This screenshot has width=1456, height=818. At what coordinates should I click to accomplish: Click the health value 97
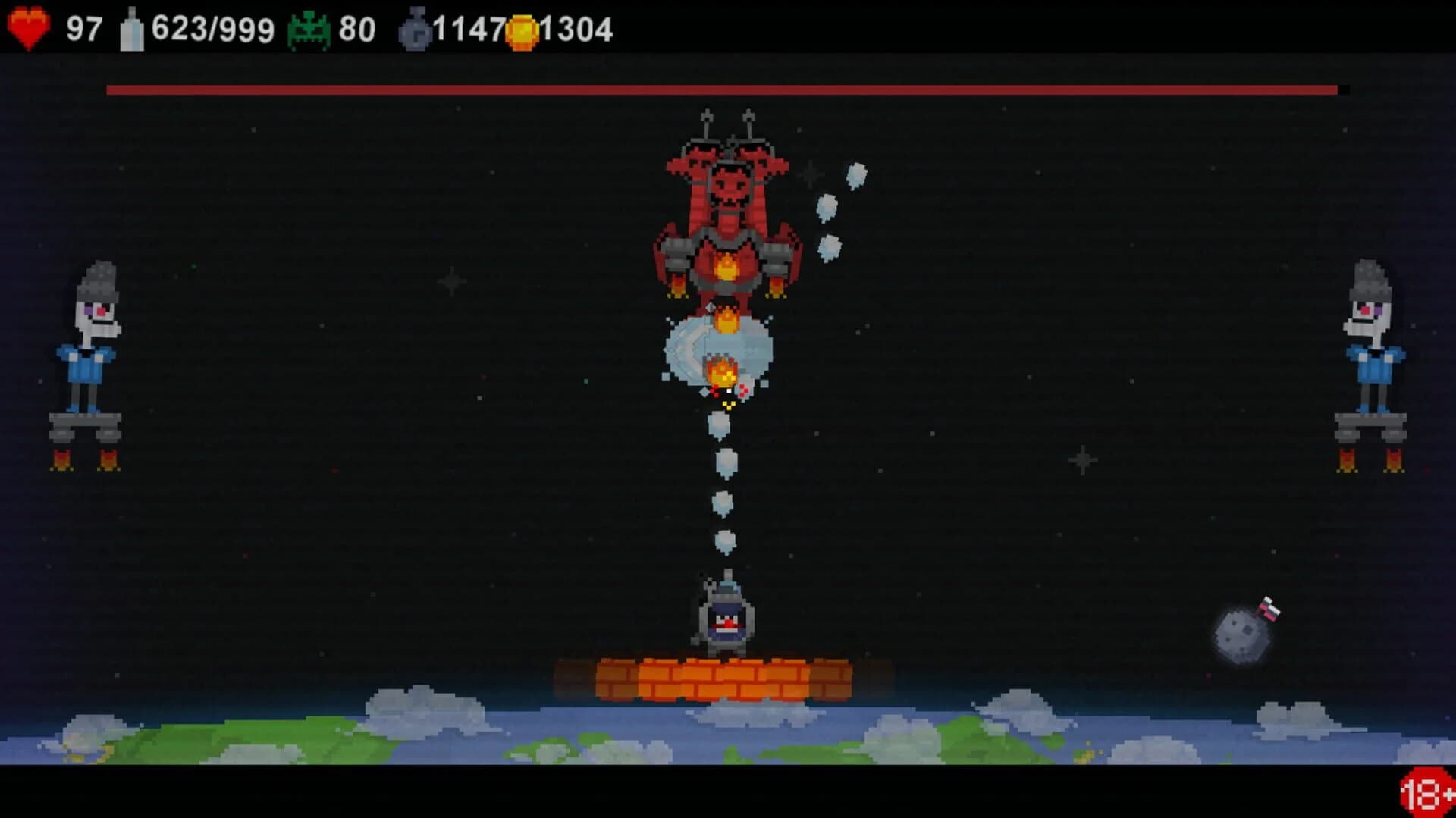(83, 25)
